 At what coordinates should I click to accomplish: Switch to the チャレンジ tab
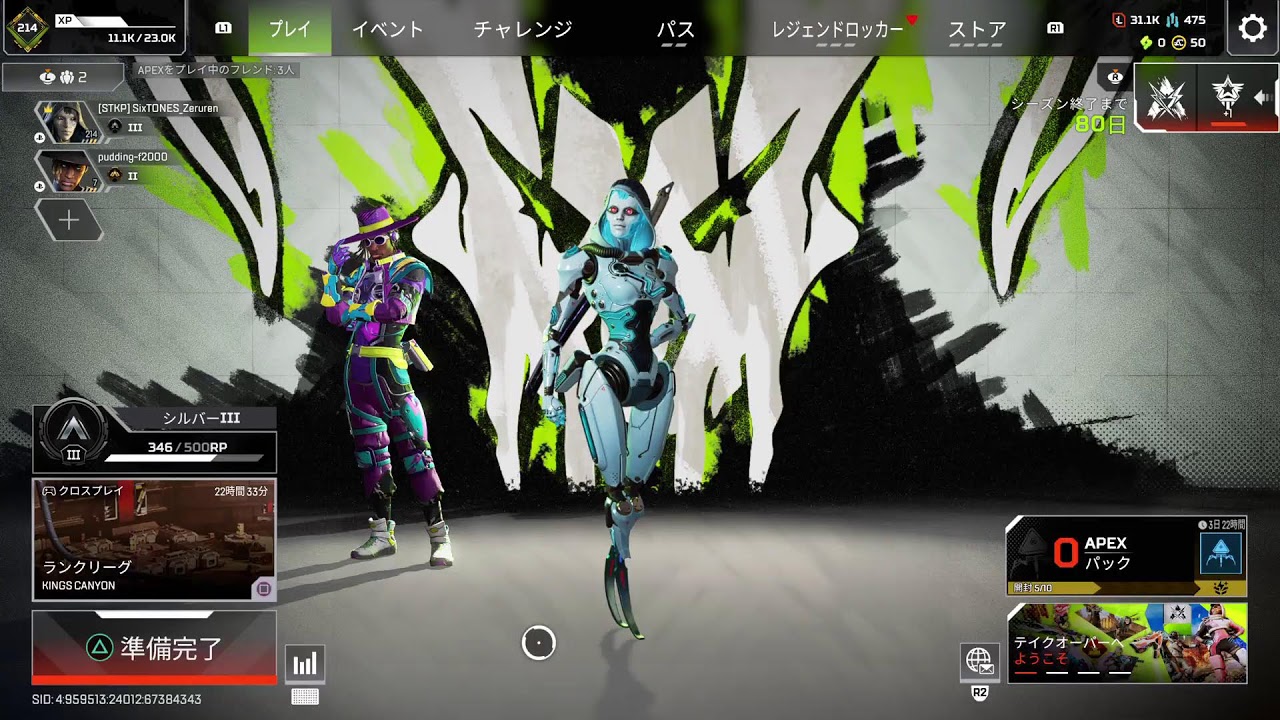click(x=523, y=30)
